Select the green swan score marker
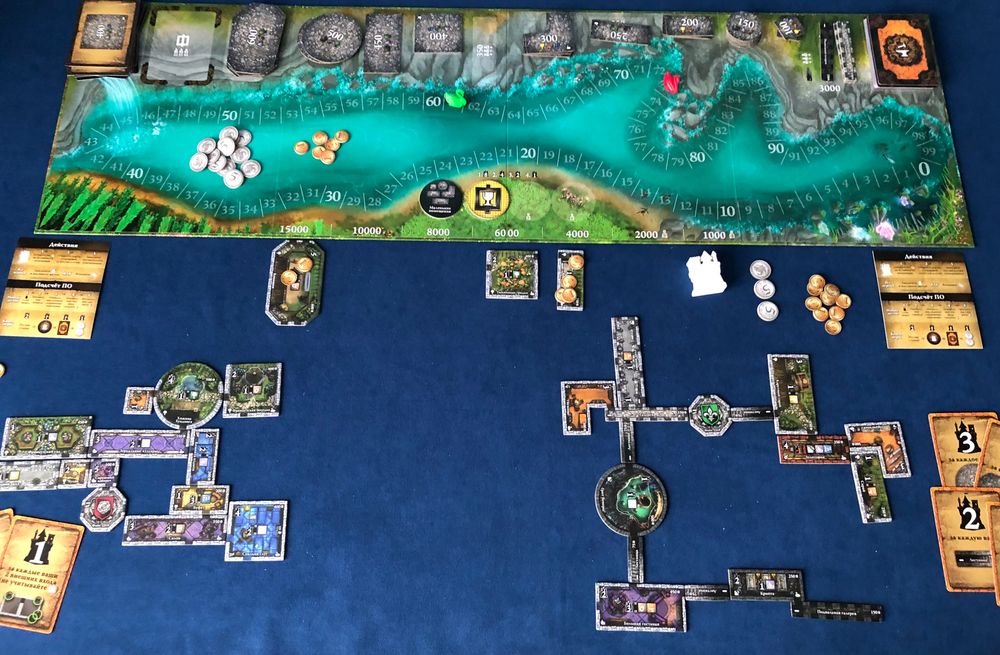Screen dimensions: 1000x655 (x=456, y=98)
